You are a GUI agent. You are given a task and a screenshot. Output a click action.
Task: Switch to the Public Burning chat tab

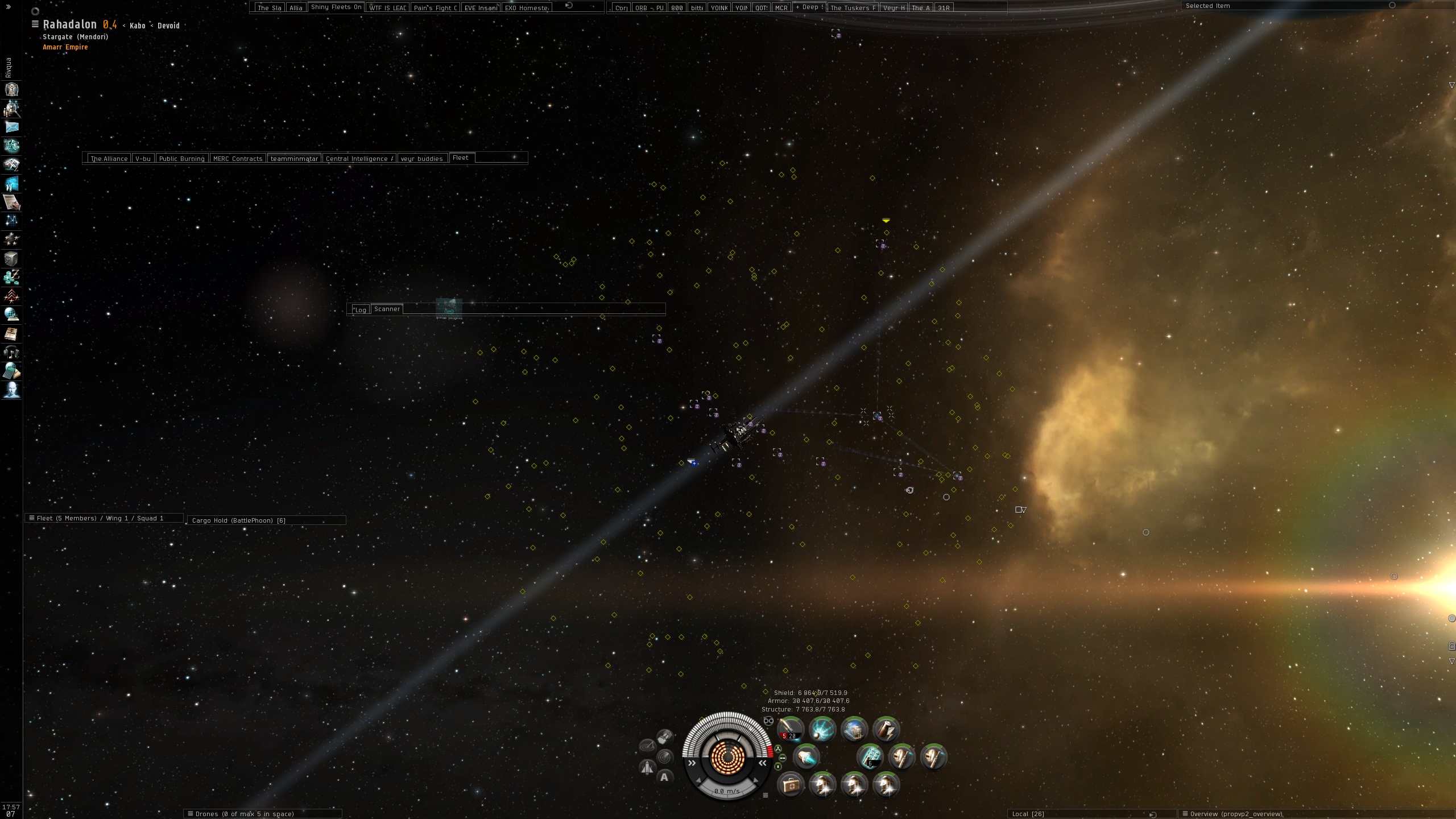click(x=181, y=159)
